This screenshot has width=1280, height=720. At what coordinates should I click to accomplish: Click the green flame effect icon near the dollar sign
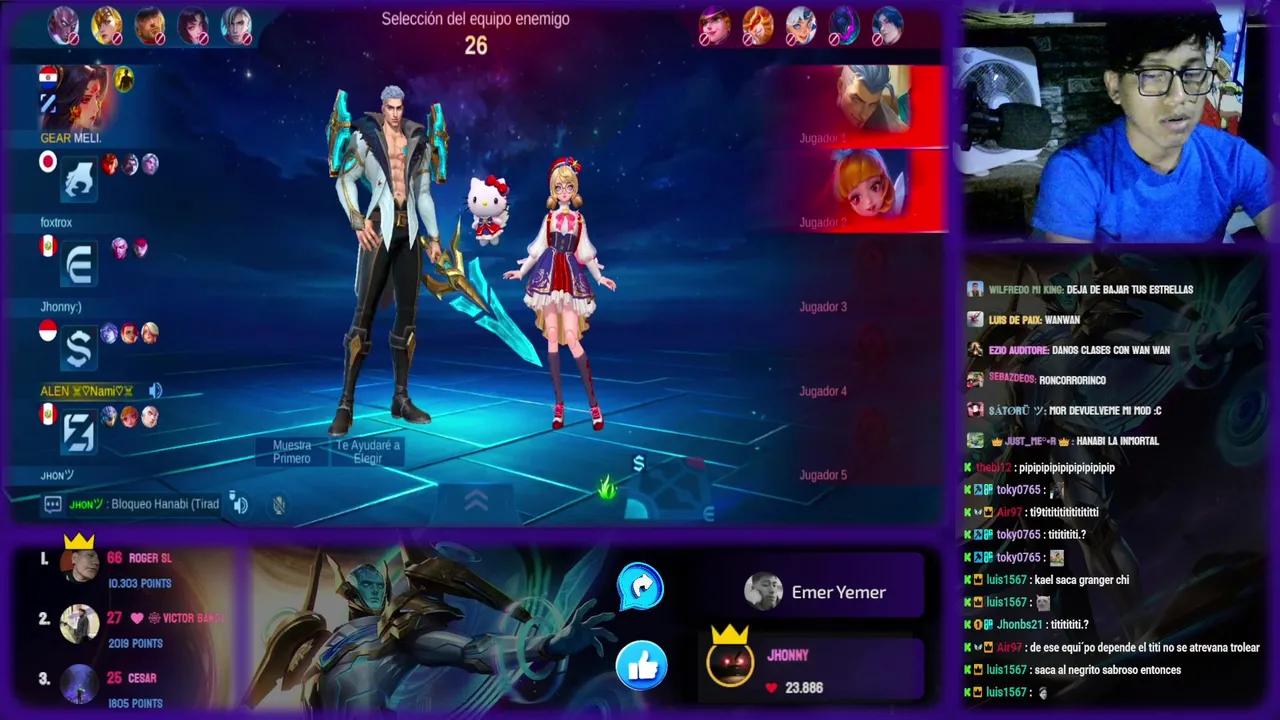(x=607, y=489)
